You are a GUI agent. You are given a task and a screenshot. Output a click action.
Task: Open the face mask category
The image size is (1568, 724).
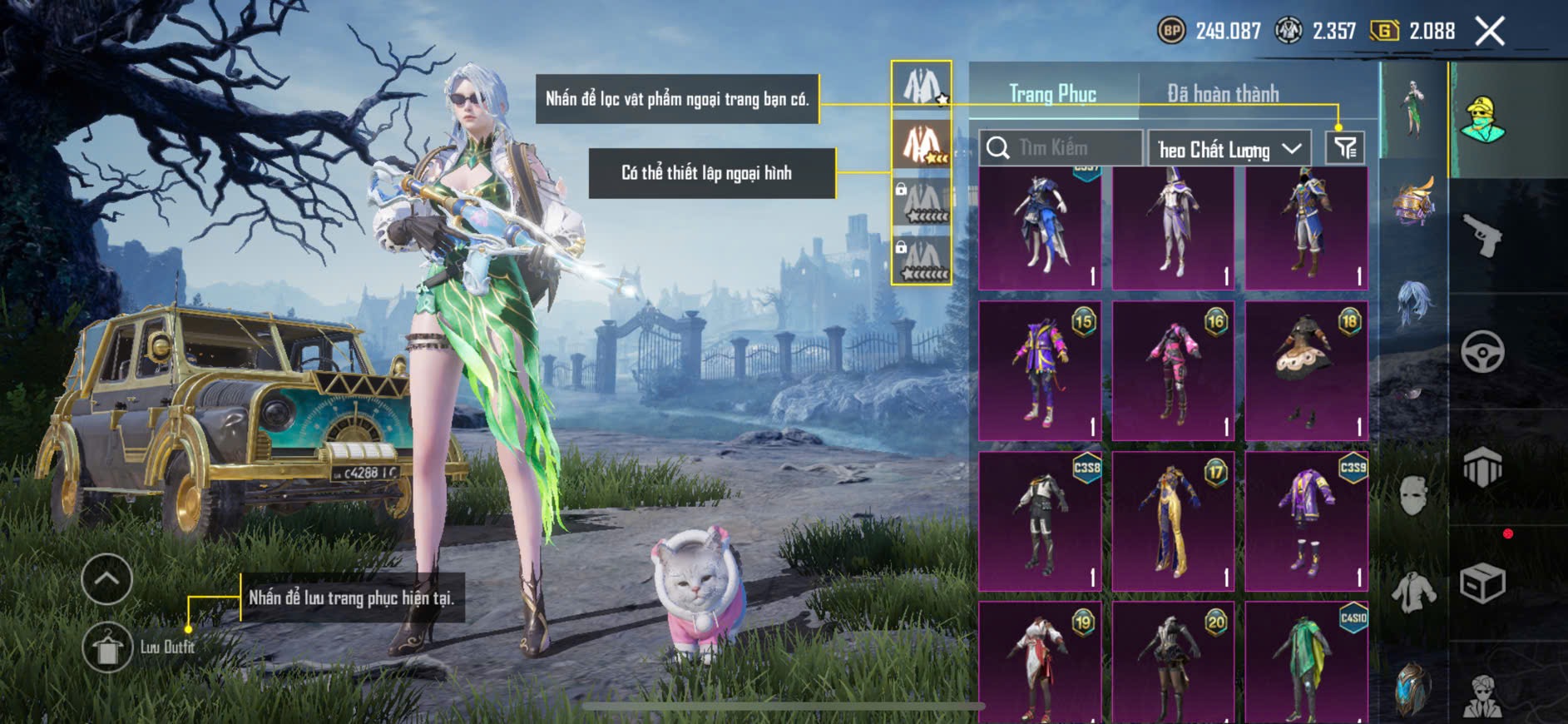(x=1413, y=497)
